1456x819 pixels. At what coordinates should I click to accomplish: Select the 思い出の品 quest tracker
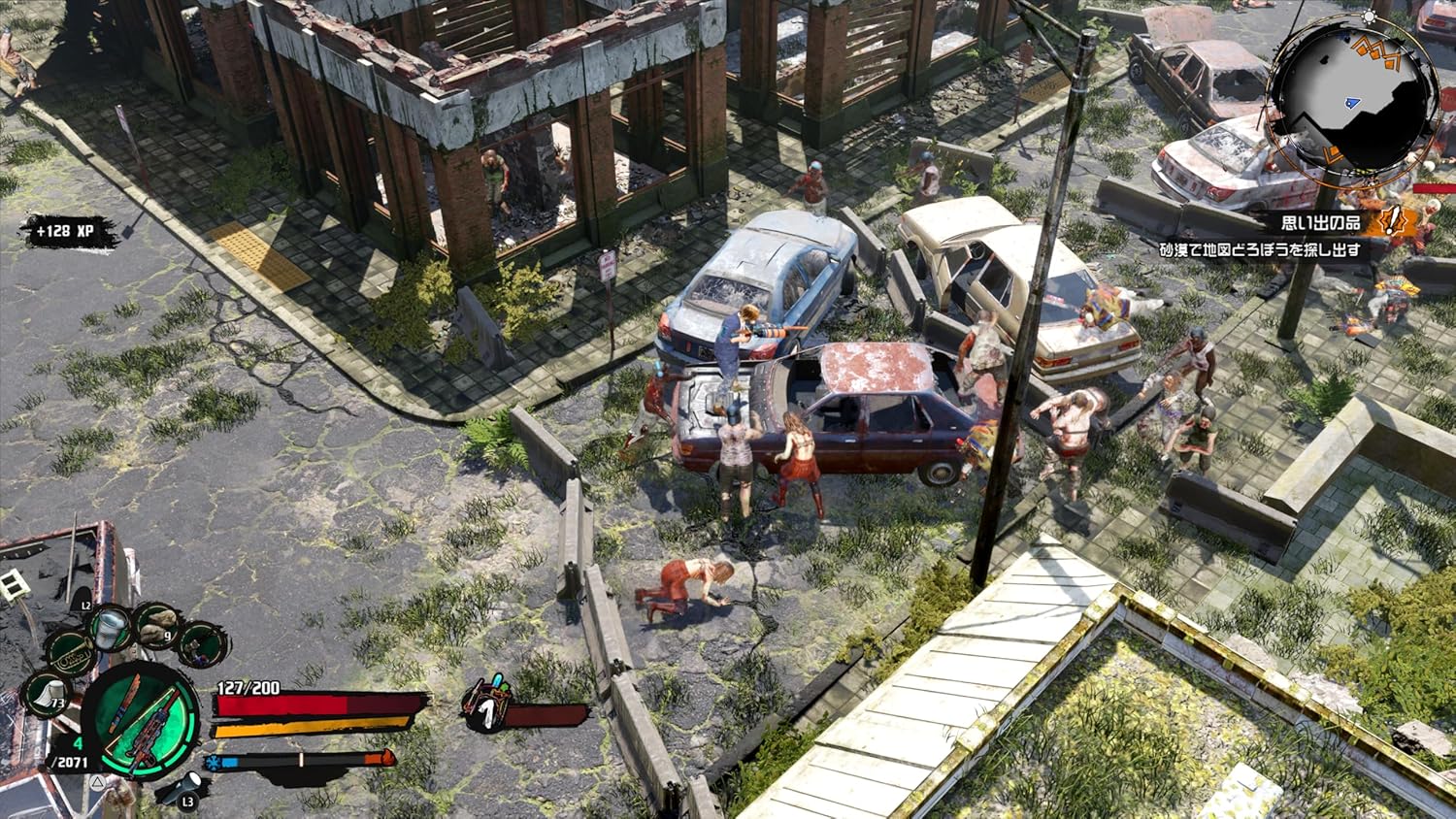click(1320, 223)
